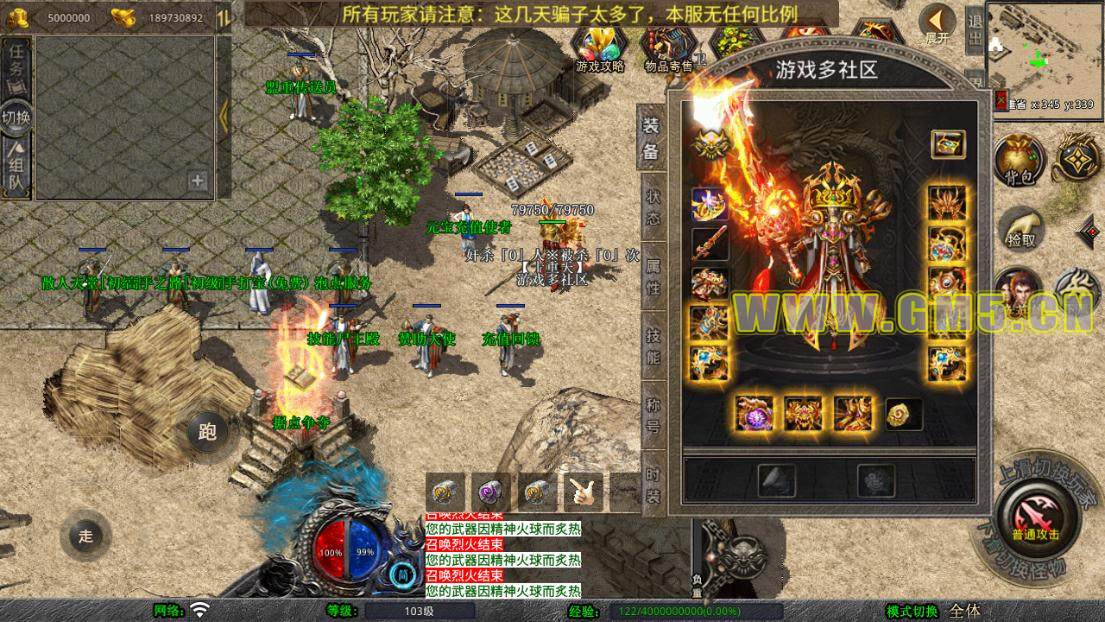Toggle the 跑 run button

coord(208,432)
